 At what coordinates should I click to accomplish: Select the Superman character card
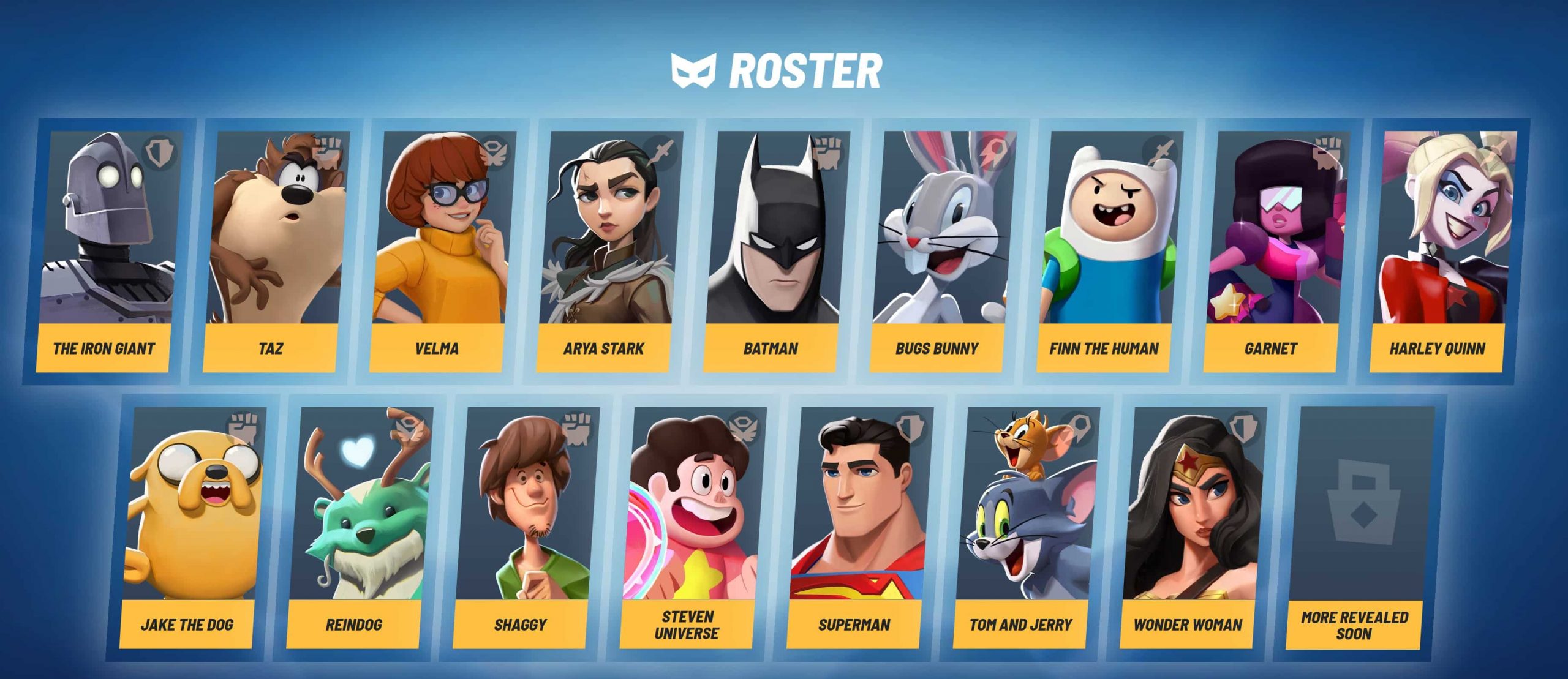point(855,527)
